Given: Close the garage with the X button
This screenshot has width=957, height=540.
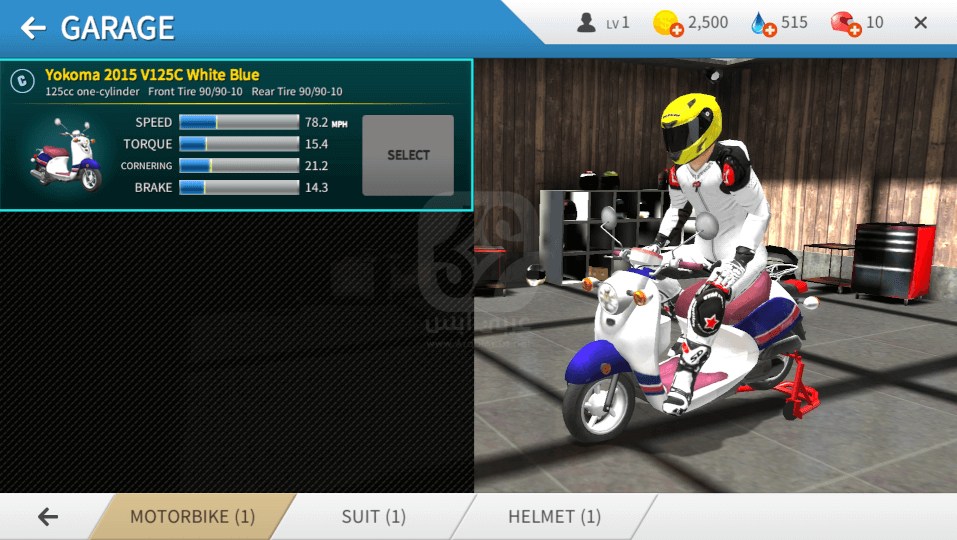Looking at the screenshot, I should [921, 23].
